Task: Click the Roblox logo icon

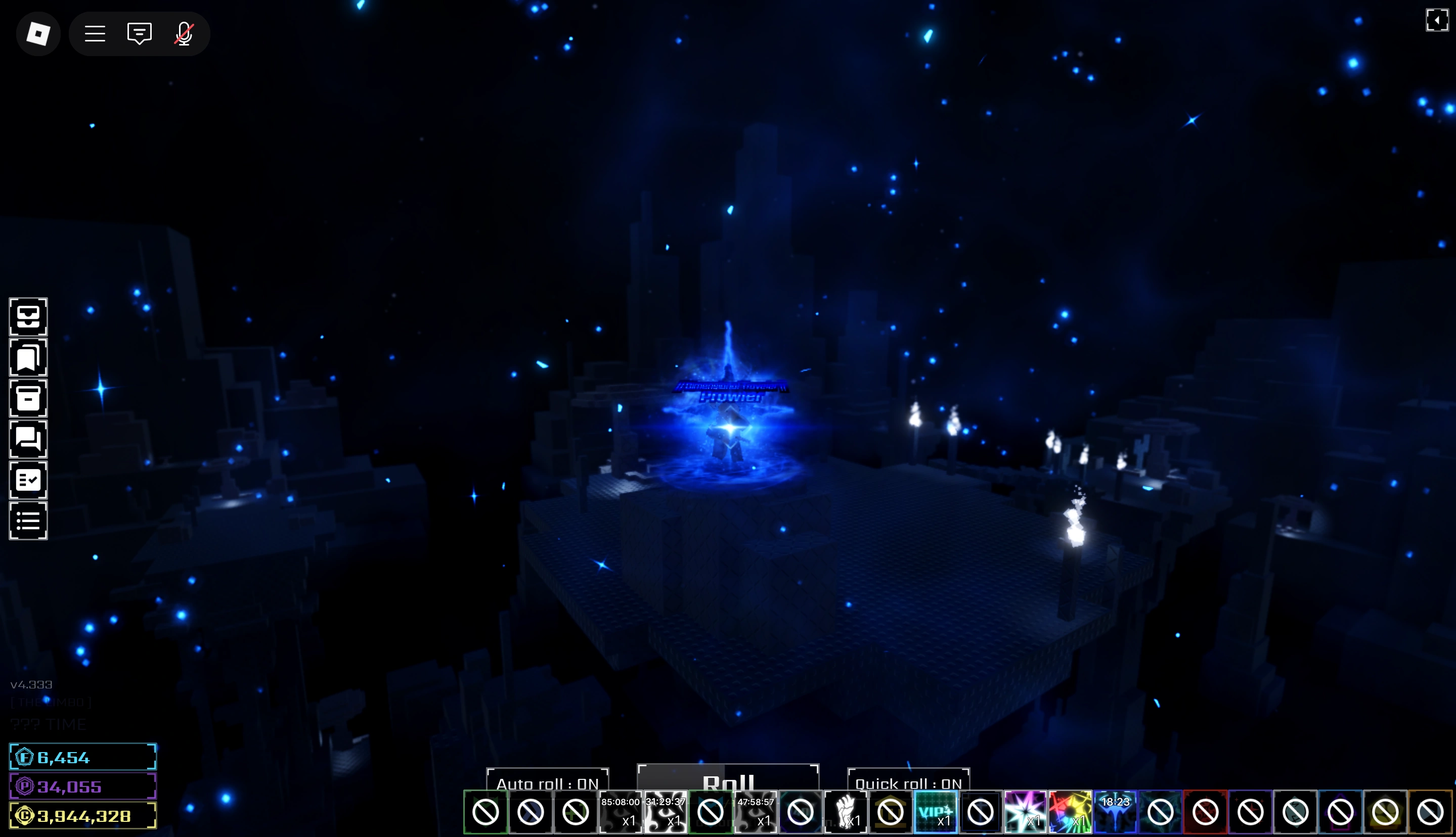Action: click(x=38, y=33)
